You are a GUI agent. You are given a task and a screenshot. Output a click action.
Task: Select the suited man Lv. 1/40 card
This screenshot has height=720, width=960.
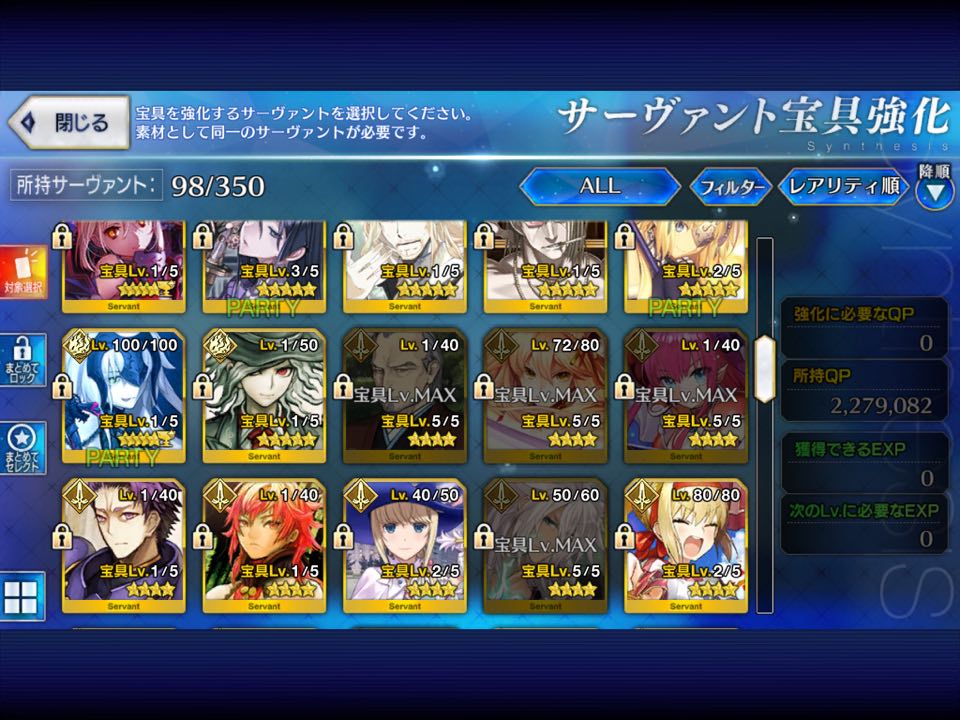404,395
